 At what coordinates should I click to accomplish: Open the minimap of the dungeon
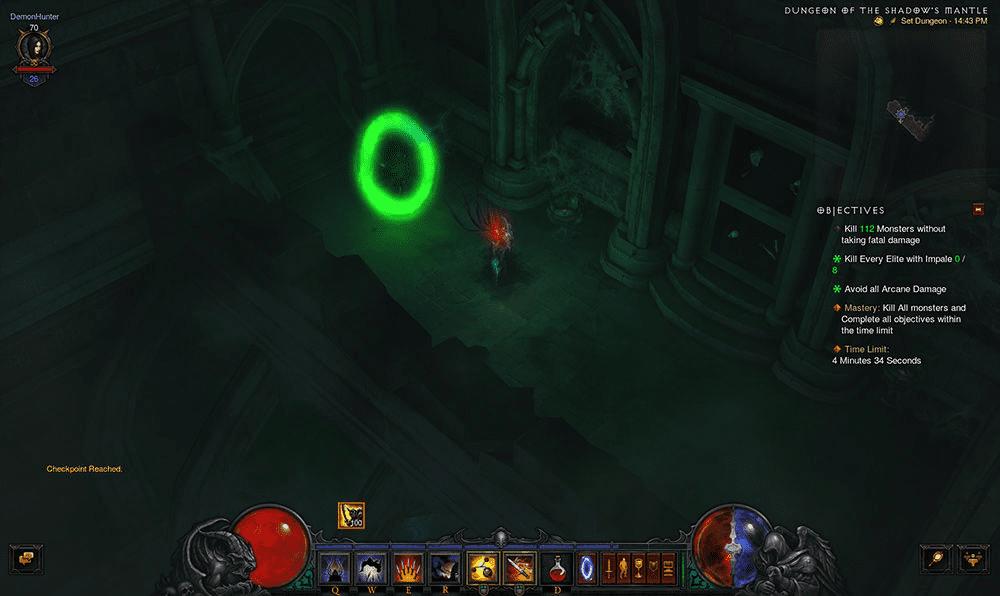(x=912, y=114)
